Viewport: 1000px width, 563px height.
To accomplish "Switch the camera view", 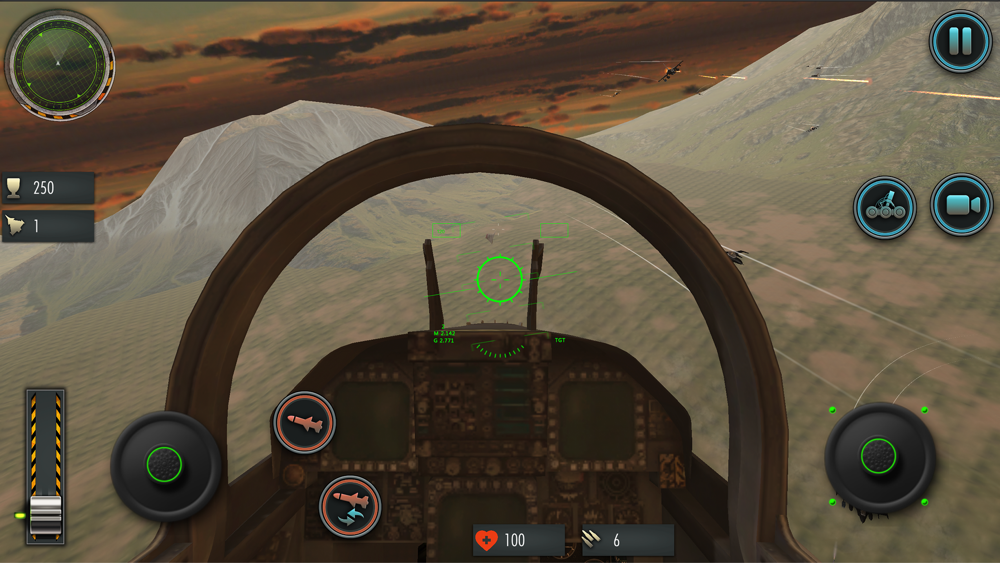I will point(961,205).
